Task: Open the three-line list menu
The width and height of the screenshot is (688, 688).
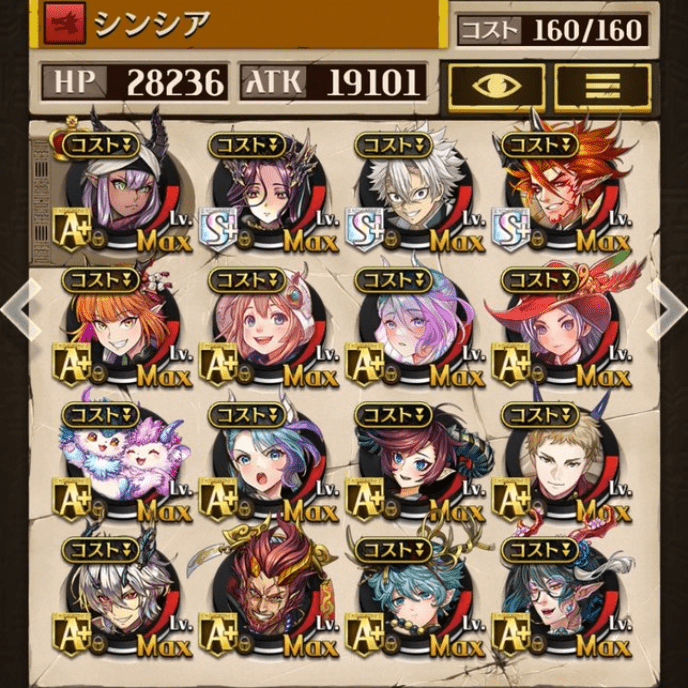Action: click(x=602, y=85)
